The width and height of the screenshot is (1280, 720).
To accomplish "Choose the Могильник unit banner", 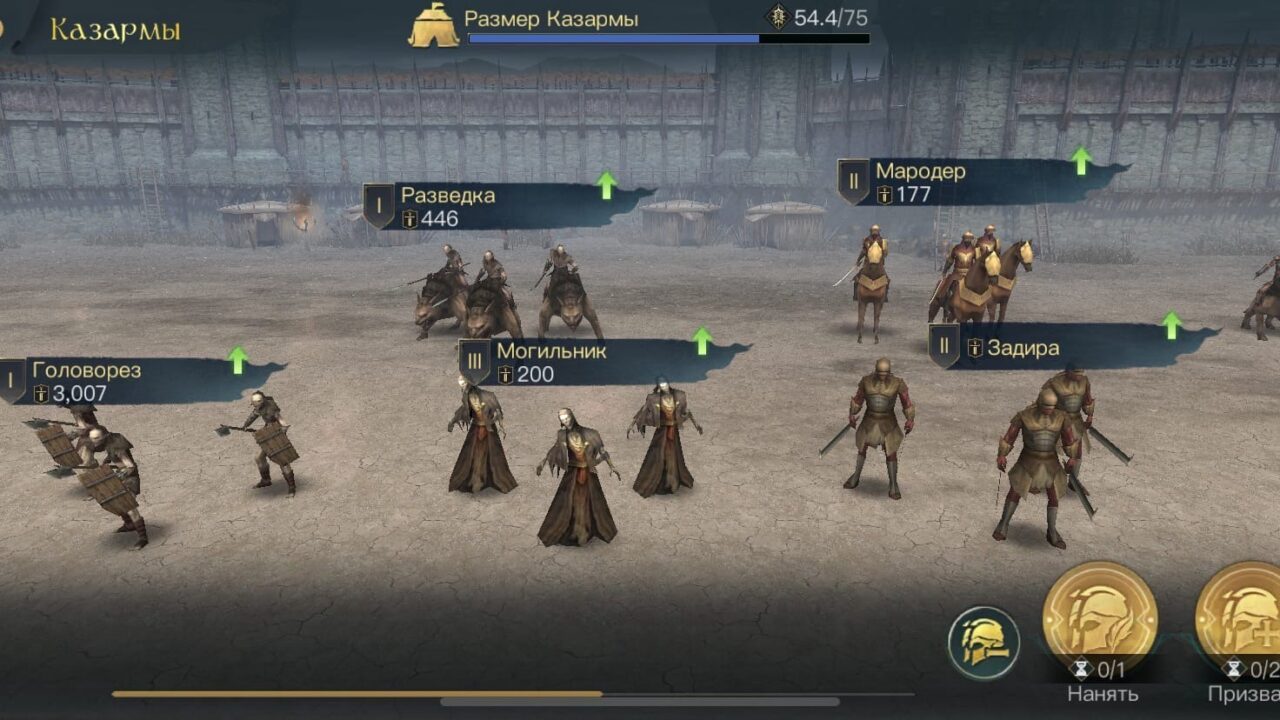I will (570, 362).
